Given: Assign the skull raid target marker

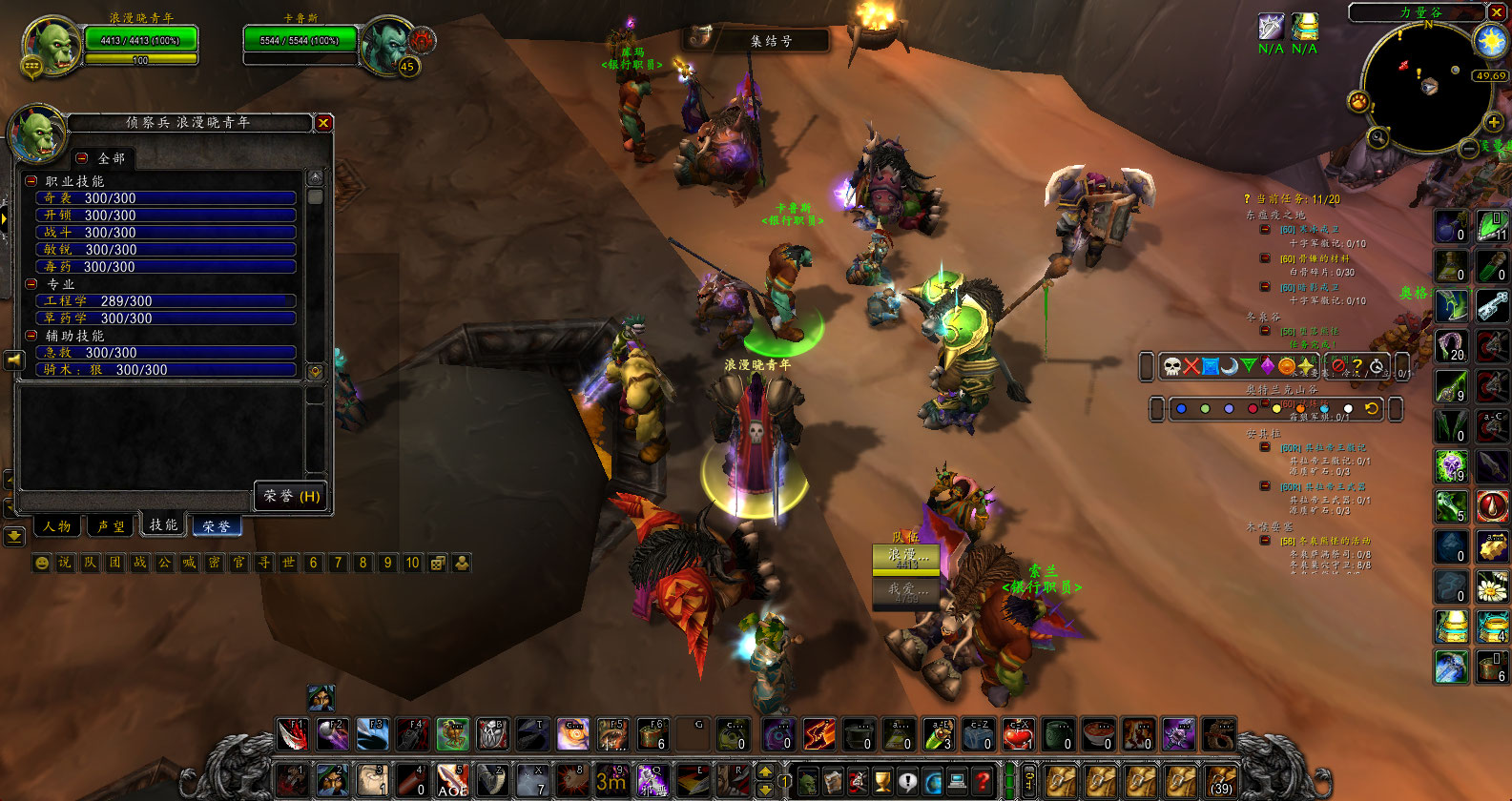Looking at the screenshot, I should pyautogui.click(x=1172, y=366).
